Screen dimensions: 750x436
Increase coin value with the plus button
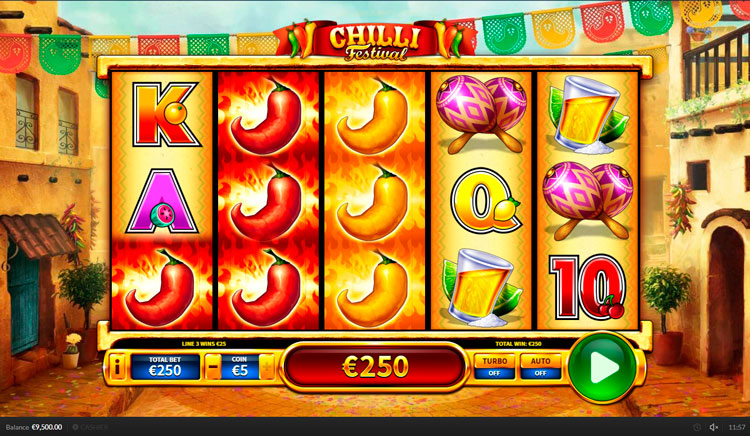[x=267, y=367]
